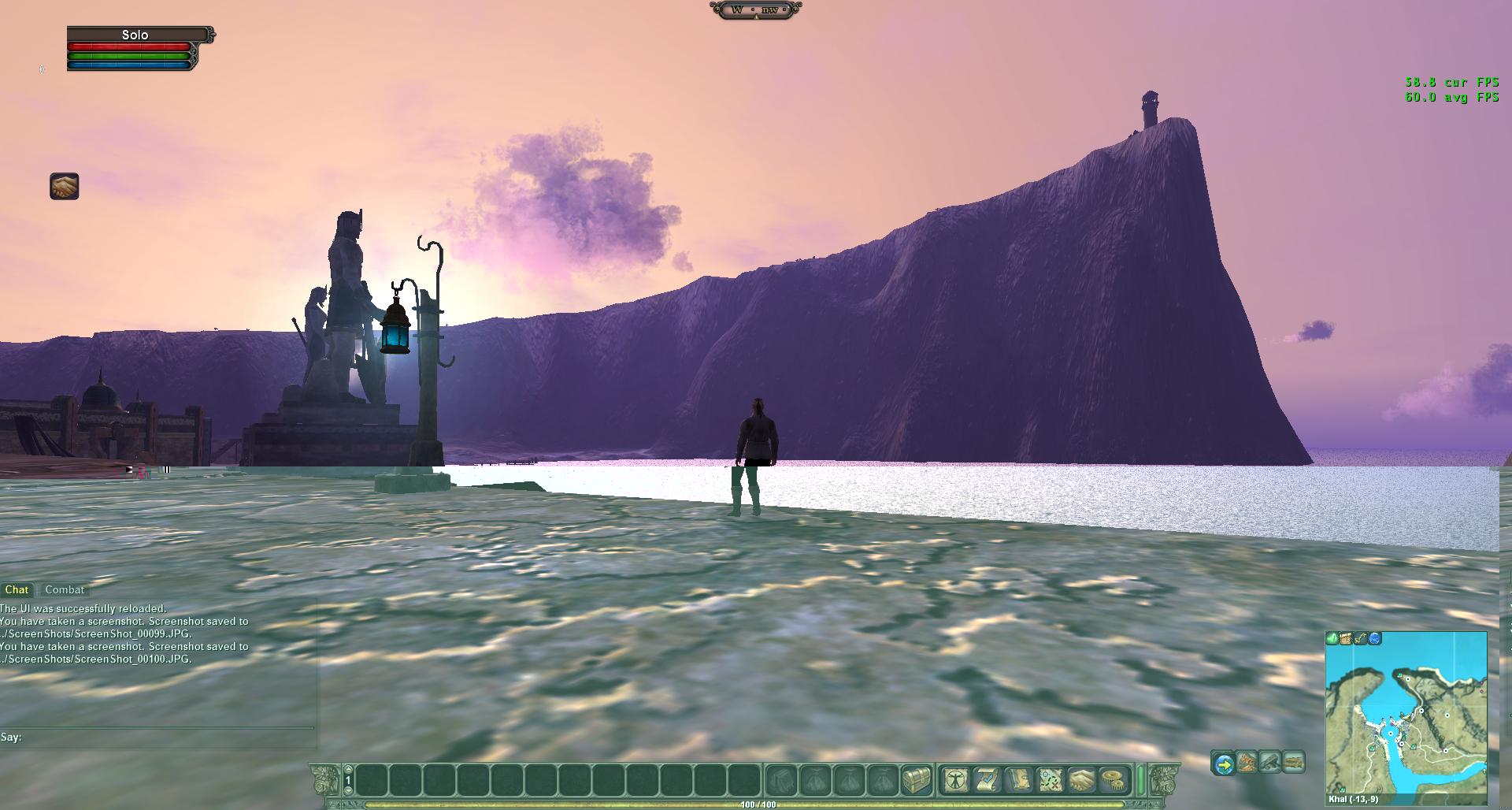Screen dimensions: 1512x810
Task: Page the hotbar down with the arrow
Action: coord(348,791)
